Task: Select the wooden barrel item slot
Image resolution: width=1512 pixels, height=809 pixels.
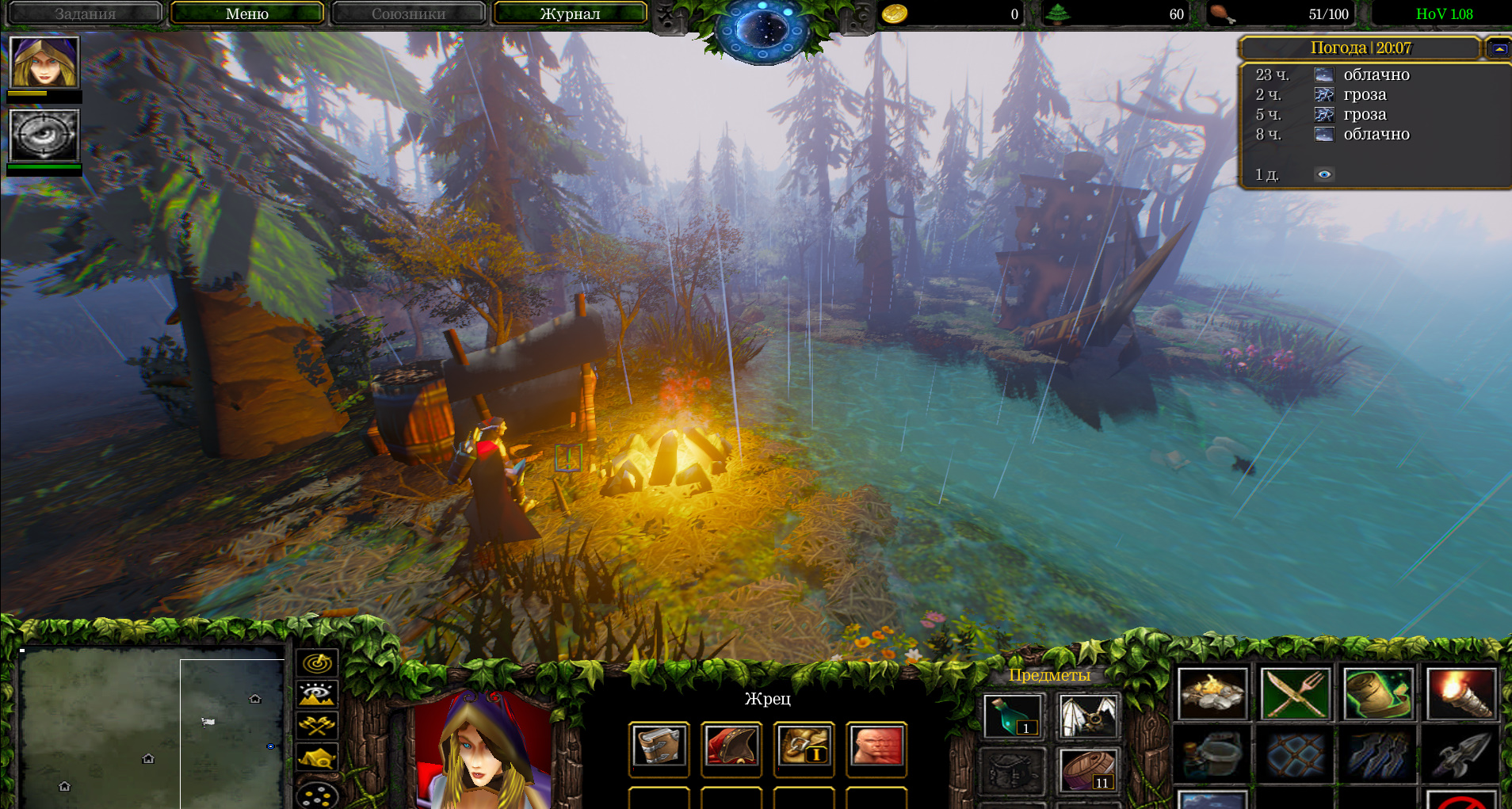Action: click(x=1089, y=770)
